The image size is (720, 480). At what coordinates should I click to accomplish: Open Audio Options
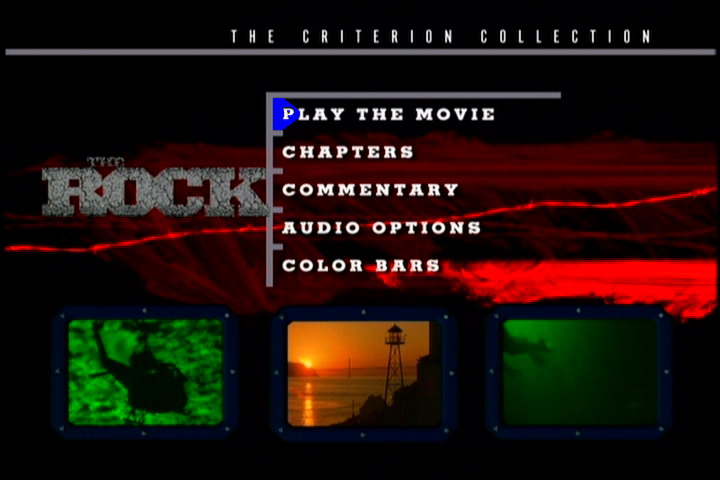pyautogui.click(x=381, y=228)
